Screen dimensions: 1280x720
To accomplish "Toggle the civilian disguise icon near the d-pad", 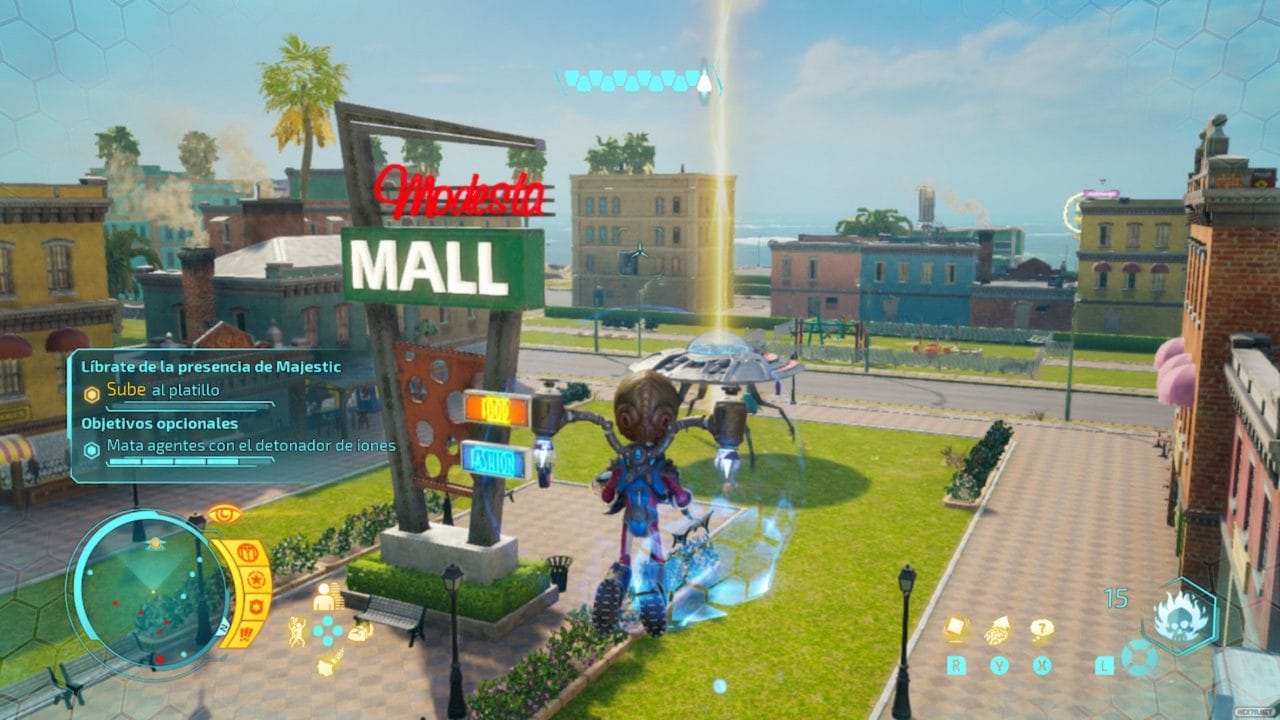I will coord(325,598).
